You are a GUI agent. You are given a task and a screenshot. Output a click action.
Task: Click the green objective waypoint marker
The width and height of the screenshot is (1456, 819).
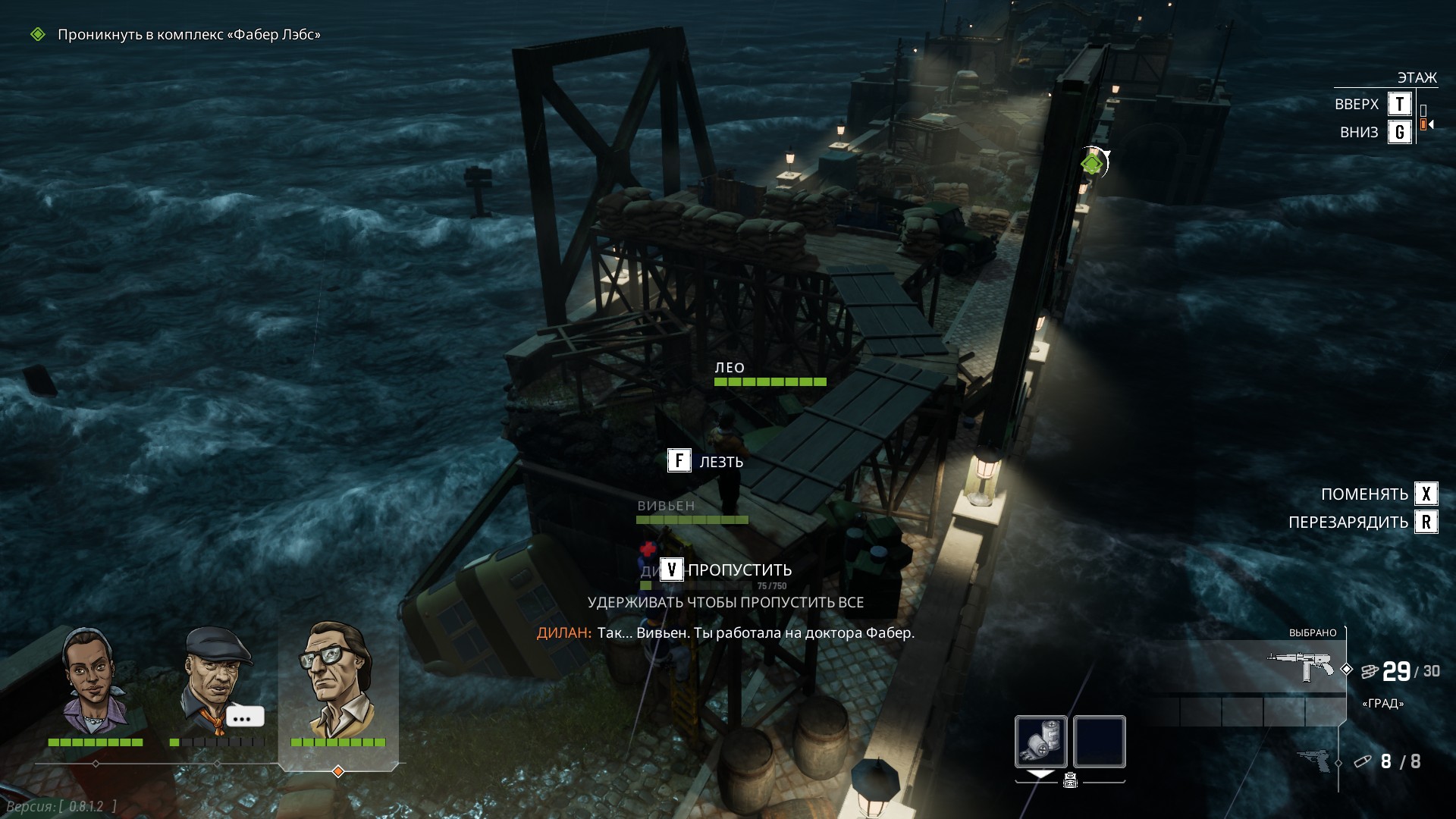pyautogui.click(x=1091, y=163)
